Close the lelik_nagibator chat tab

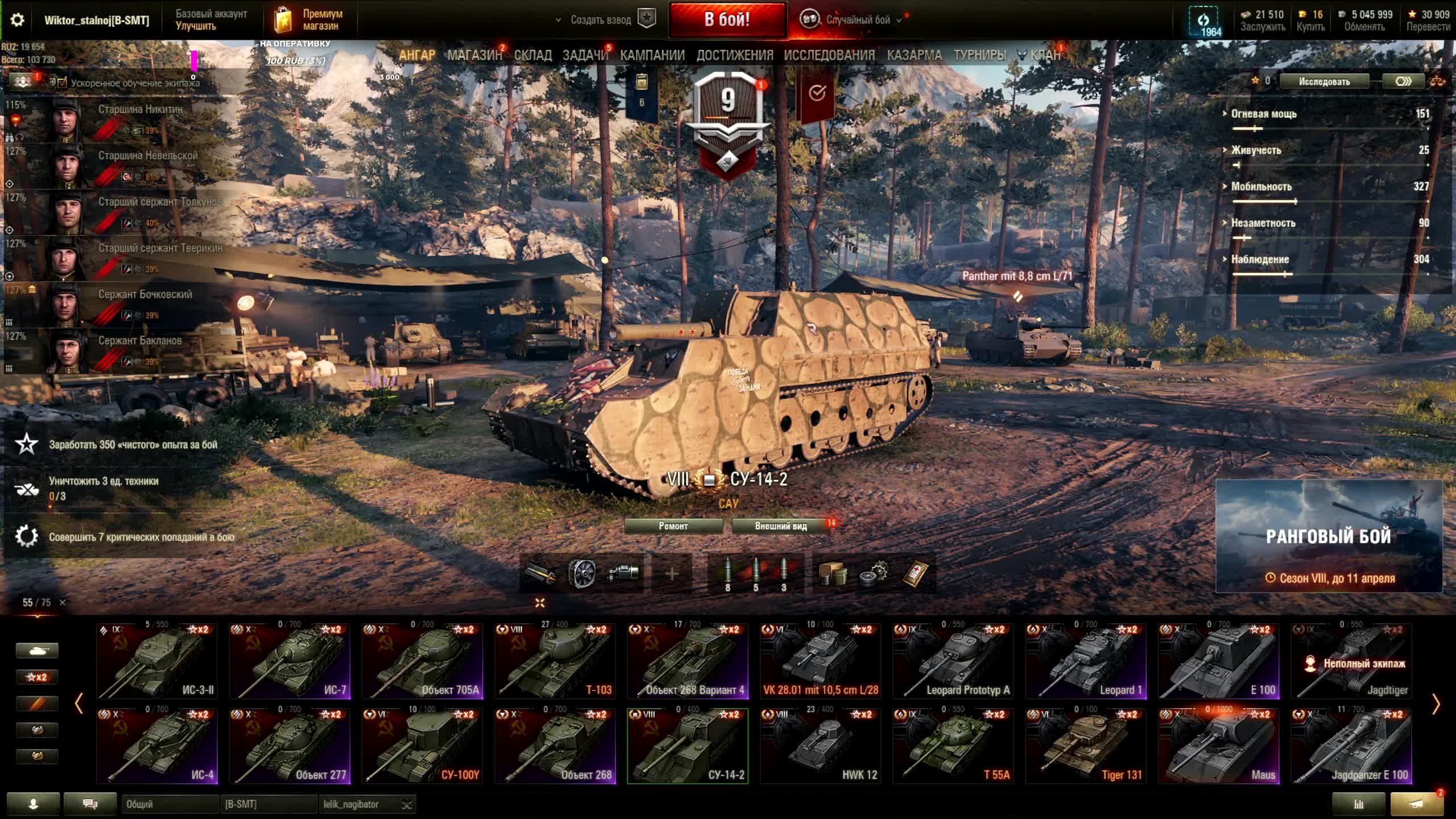coord(407,804)
